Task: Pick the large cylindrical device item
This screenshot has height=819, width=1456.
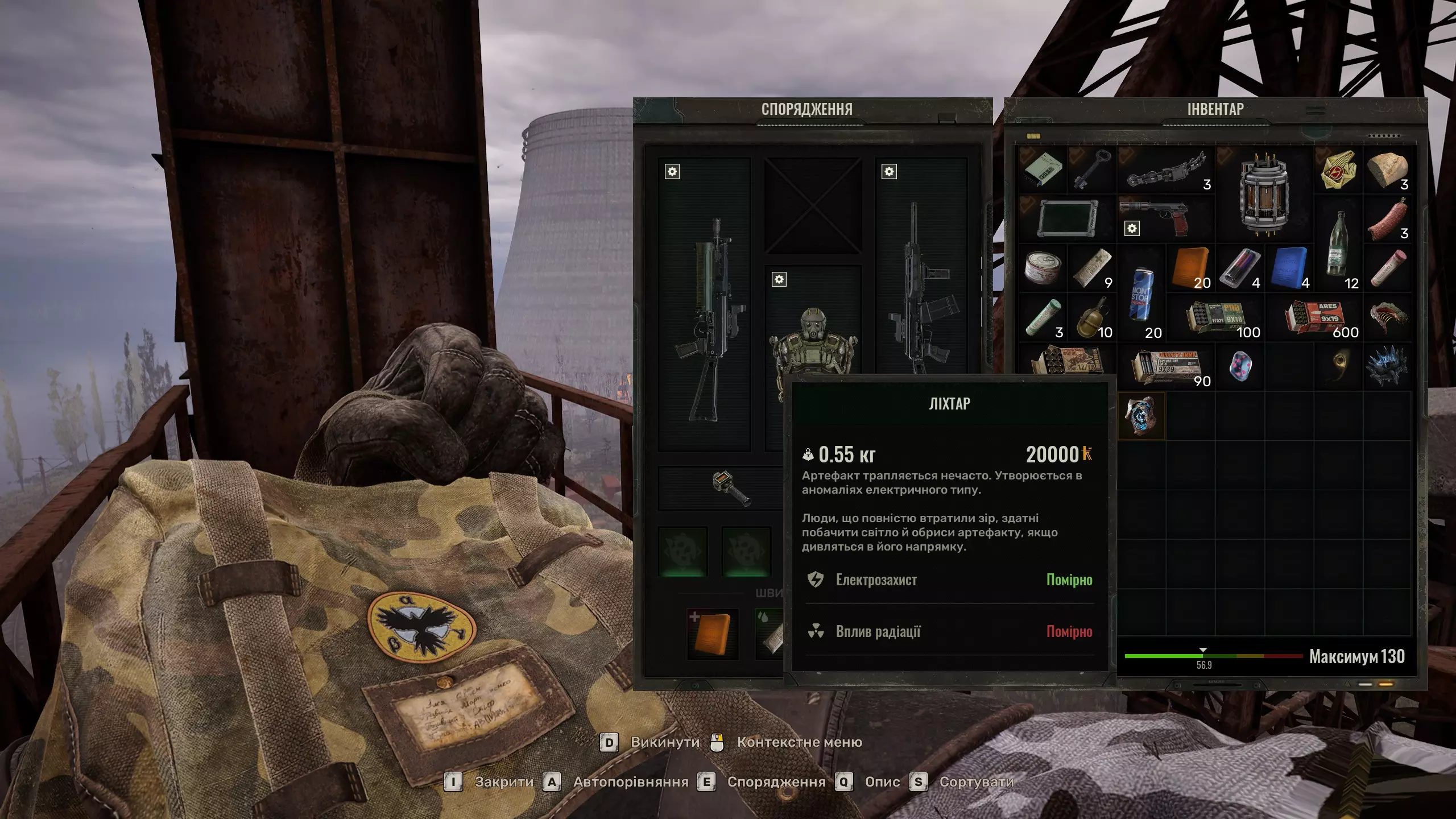Action: click(x=1265, y=193)
